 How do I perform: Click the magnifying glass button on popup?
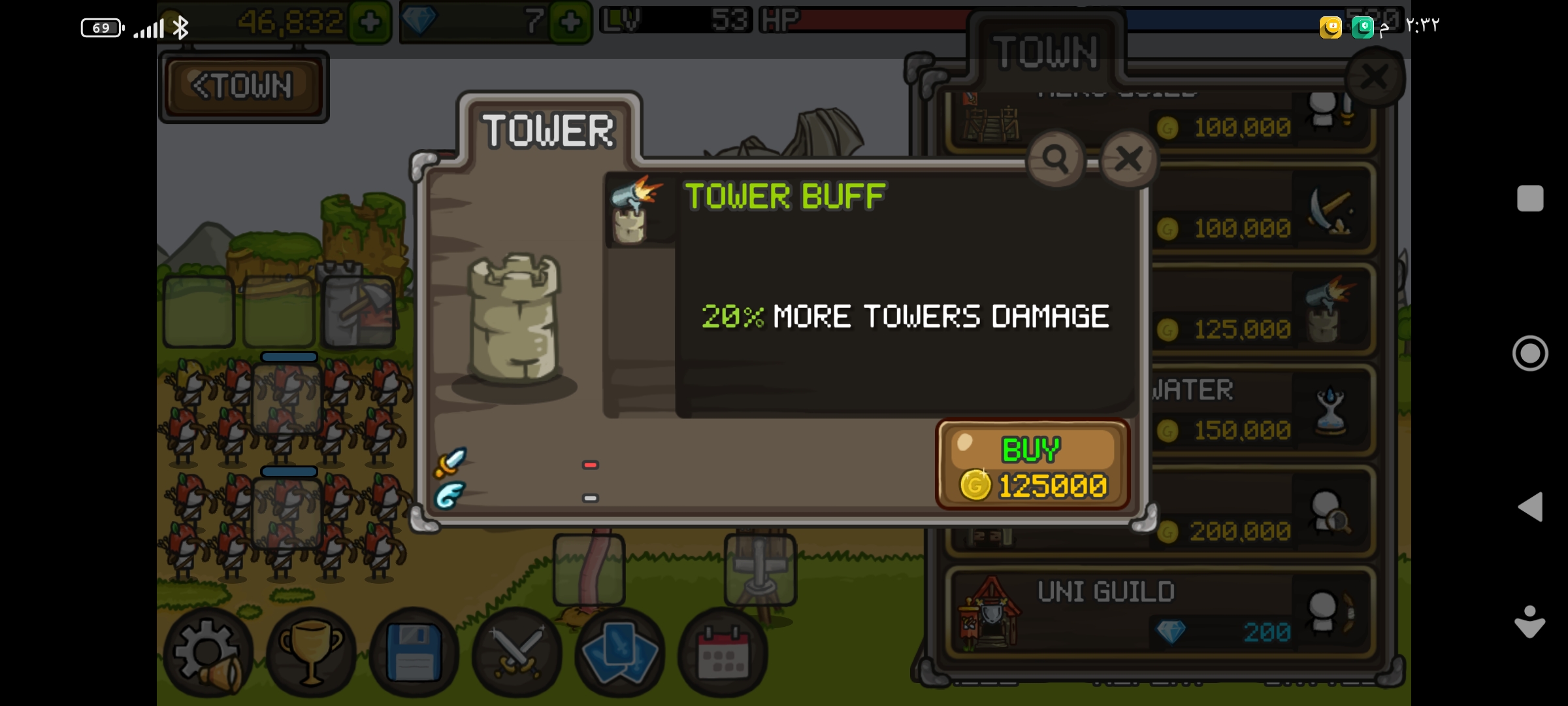point(1055,159)
